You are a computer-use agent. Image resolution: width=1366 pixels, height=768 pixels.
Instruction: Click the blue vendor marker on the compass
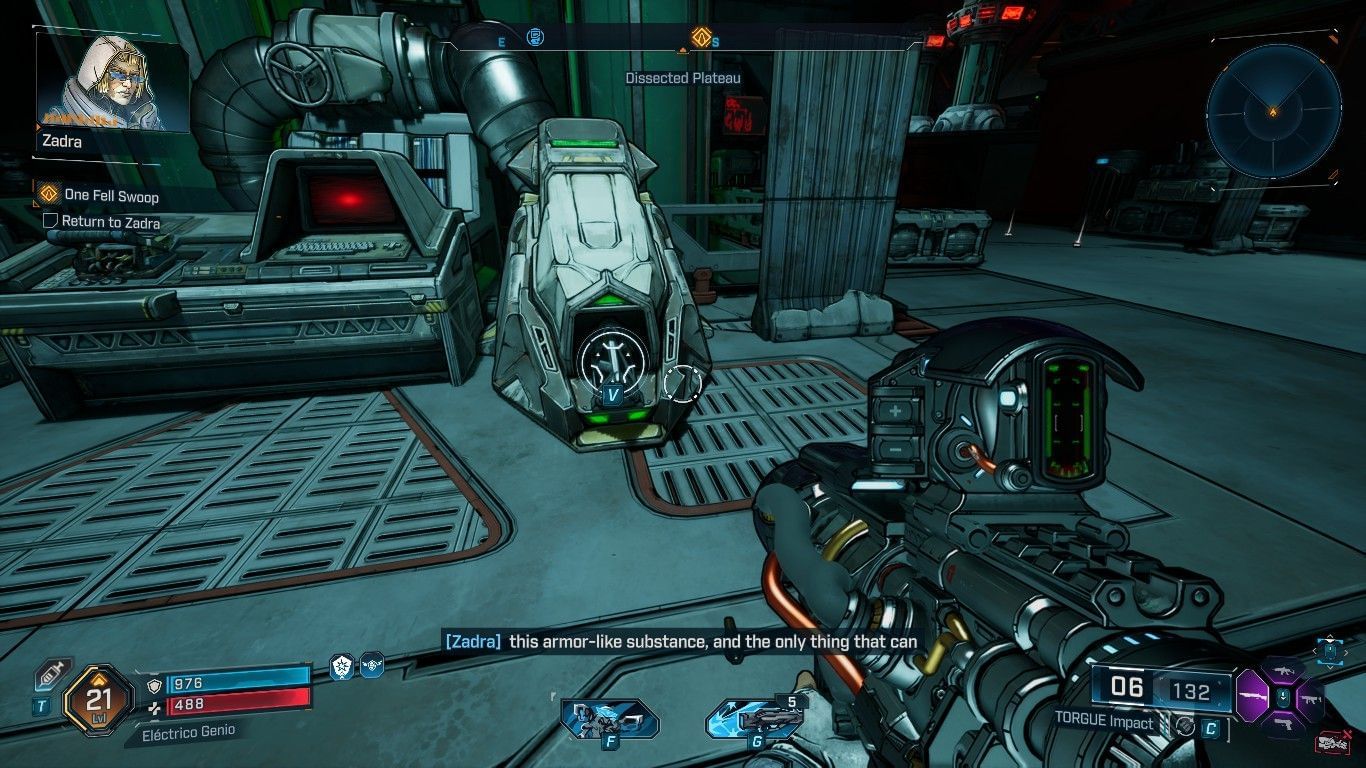click(536, 38)
